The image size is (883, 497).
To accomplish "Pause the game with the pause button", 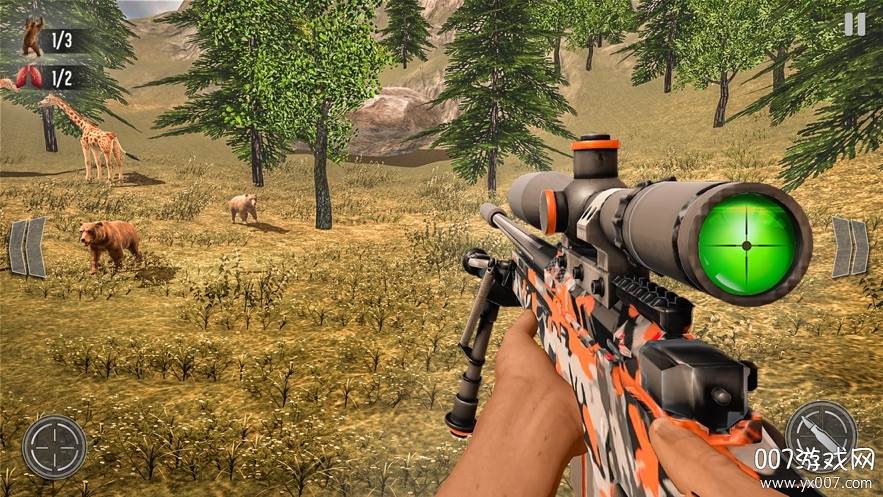I will coord(854,24).
